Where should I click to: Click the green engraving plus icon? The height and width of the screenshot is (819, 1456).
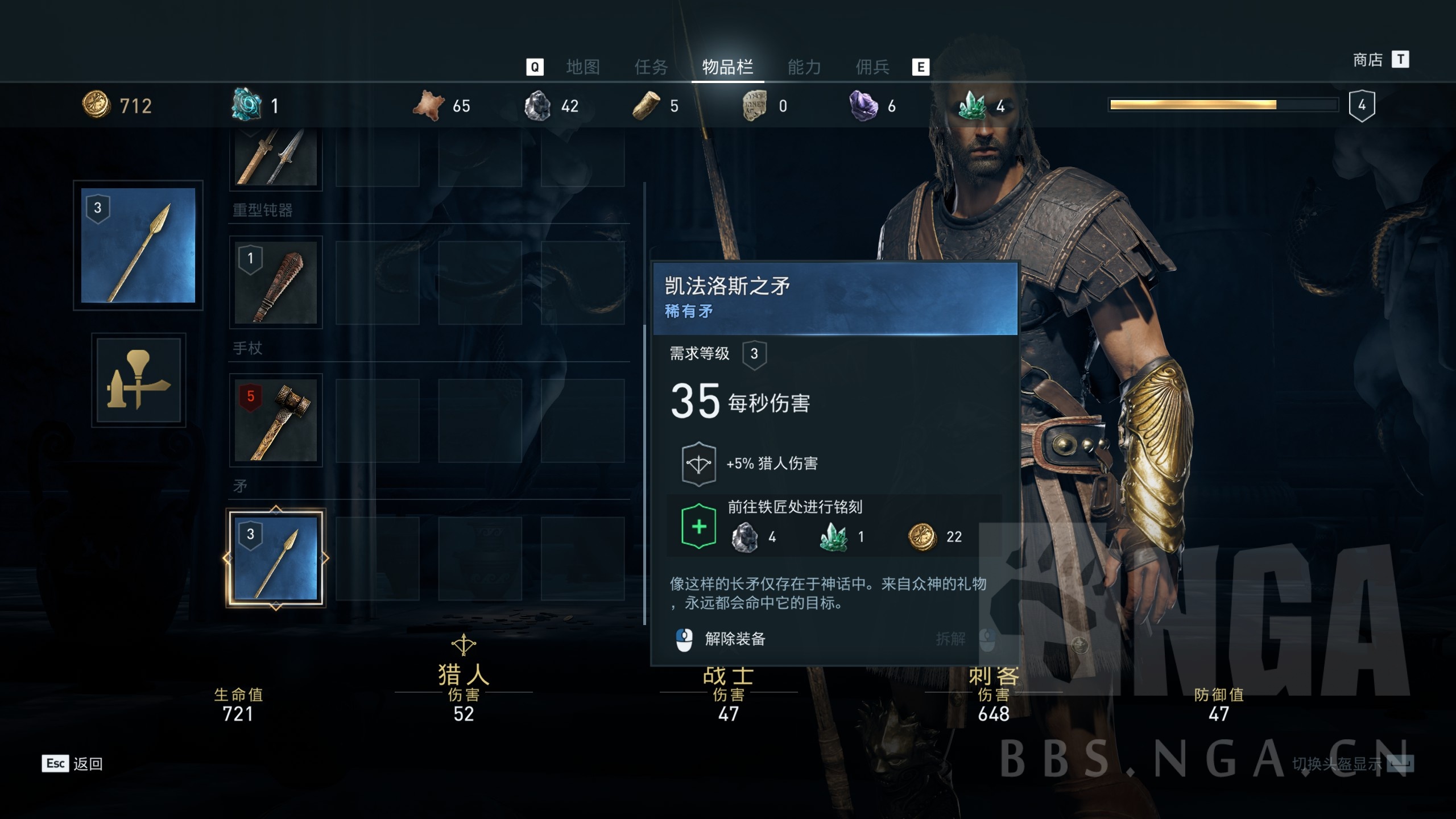coord(698,527)
